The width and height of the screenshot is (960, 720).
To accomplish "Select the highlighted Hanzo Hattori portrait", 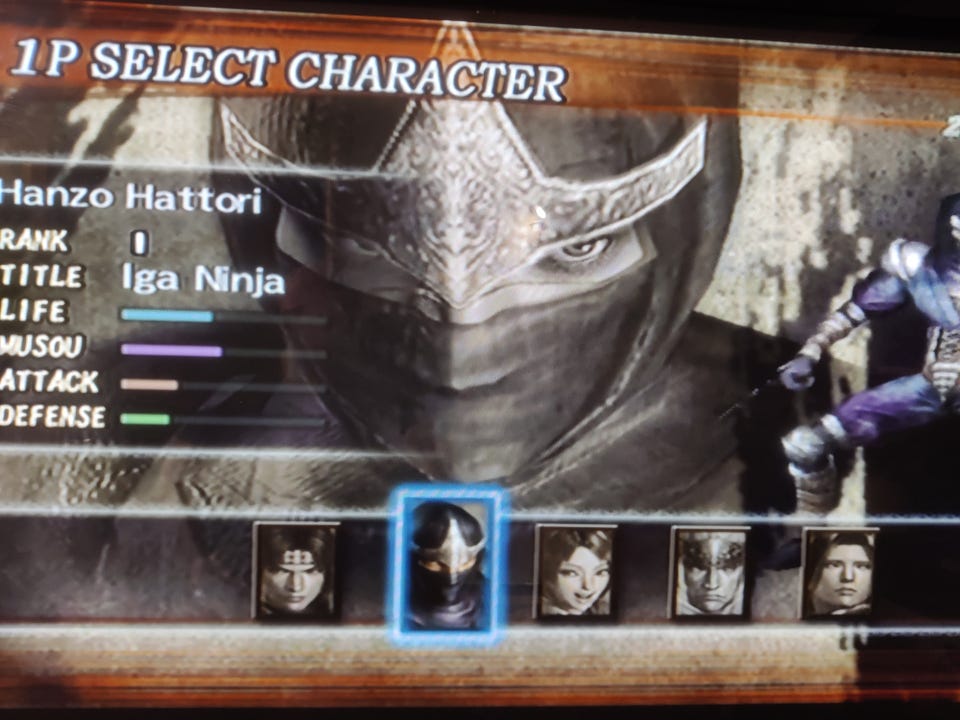I will 449,564.
